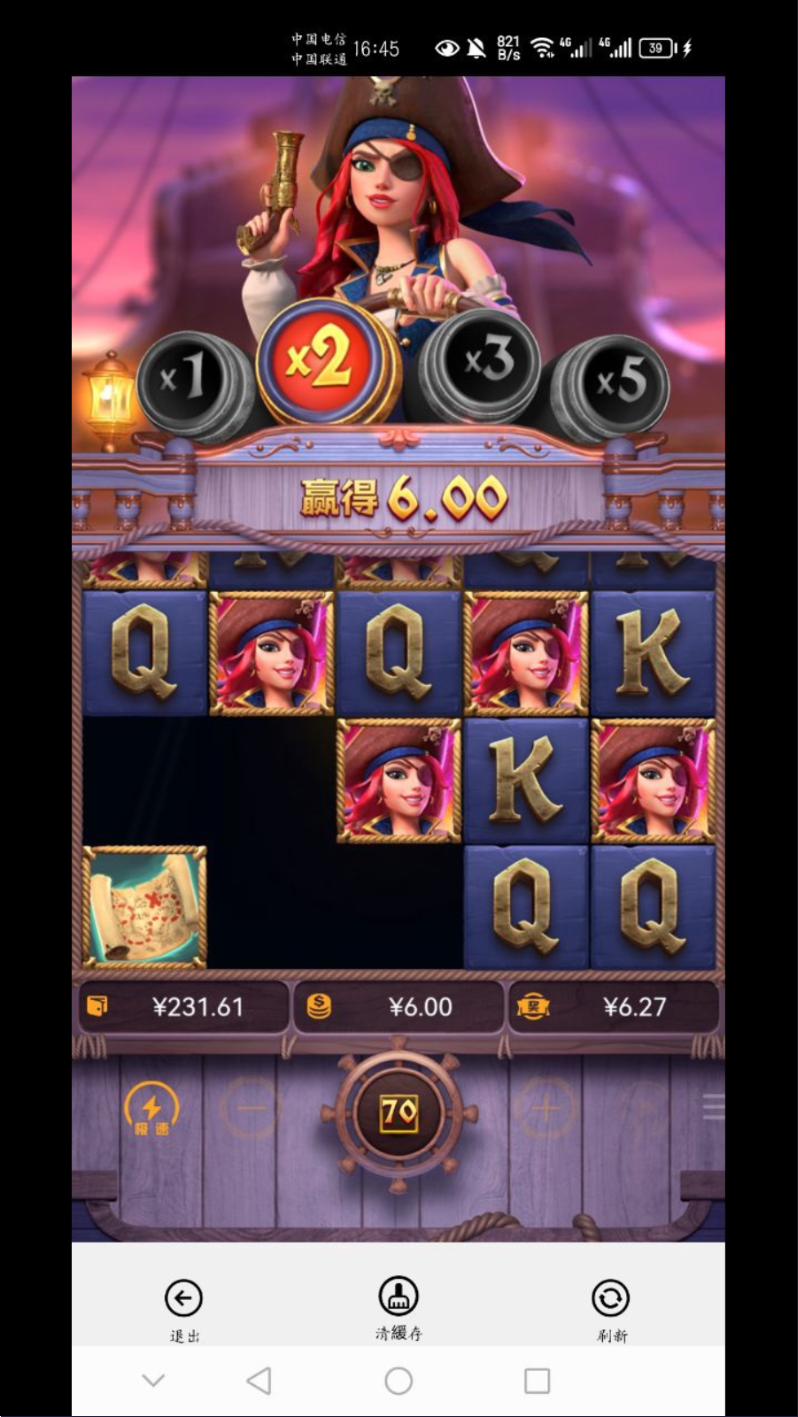This screenshot has height=1417, width=798.
Task: Decrease the bet with the minus button
Action: point(252,1108)
